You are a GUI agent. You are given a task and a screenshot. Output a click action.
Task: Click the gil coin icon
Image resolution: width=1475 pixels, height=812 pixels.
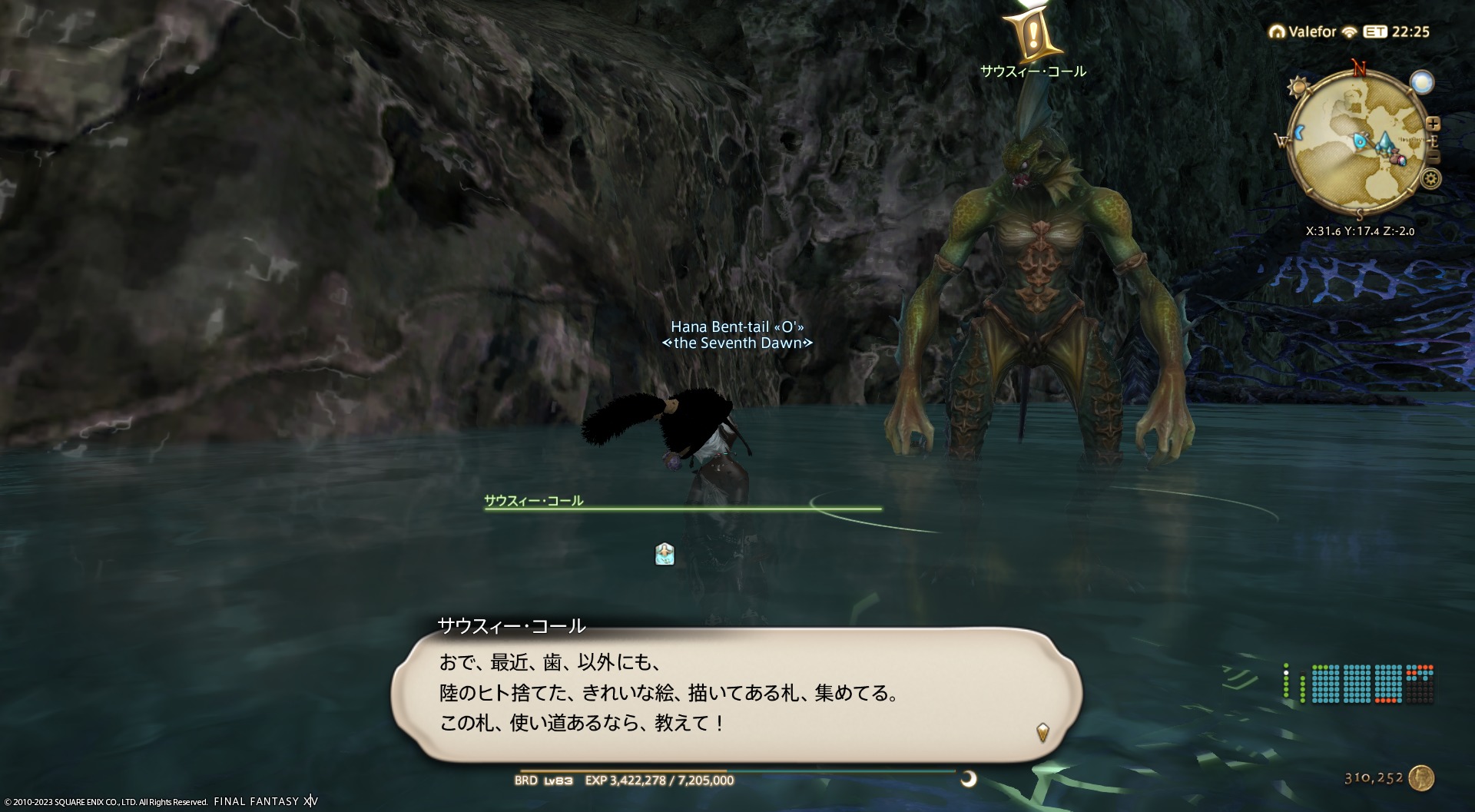pos(1422,778)
